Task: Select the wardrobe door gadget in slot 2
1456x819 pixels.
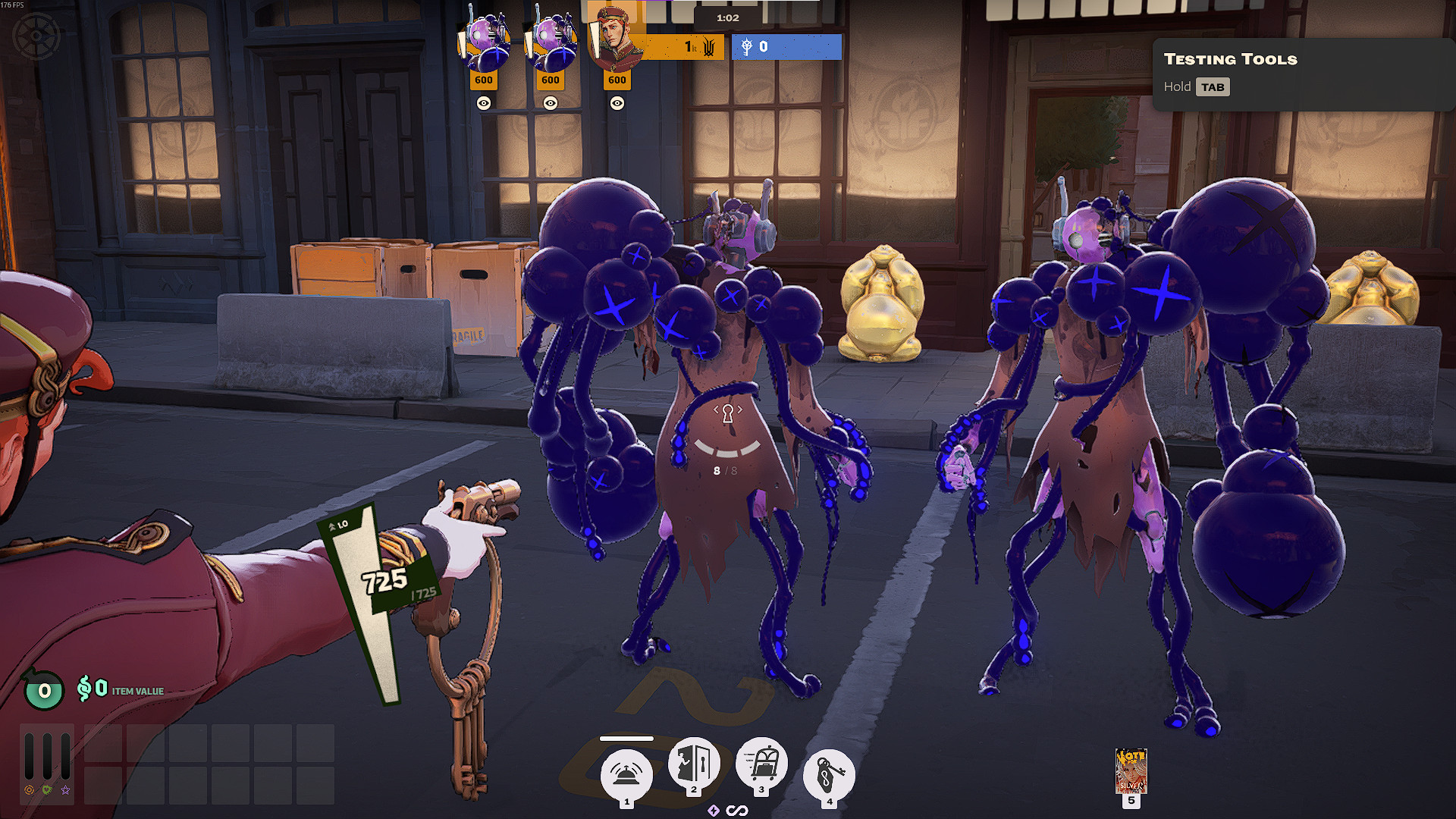Action: (694, 768)
